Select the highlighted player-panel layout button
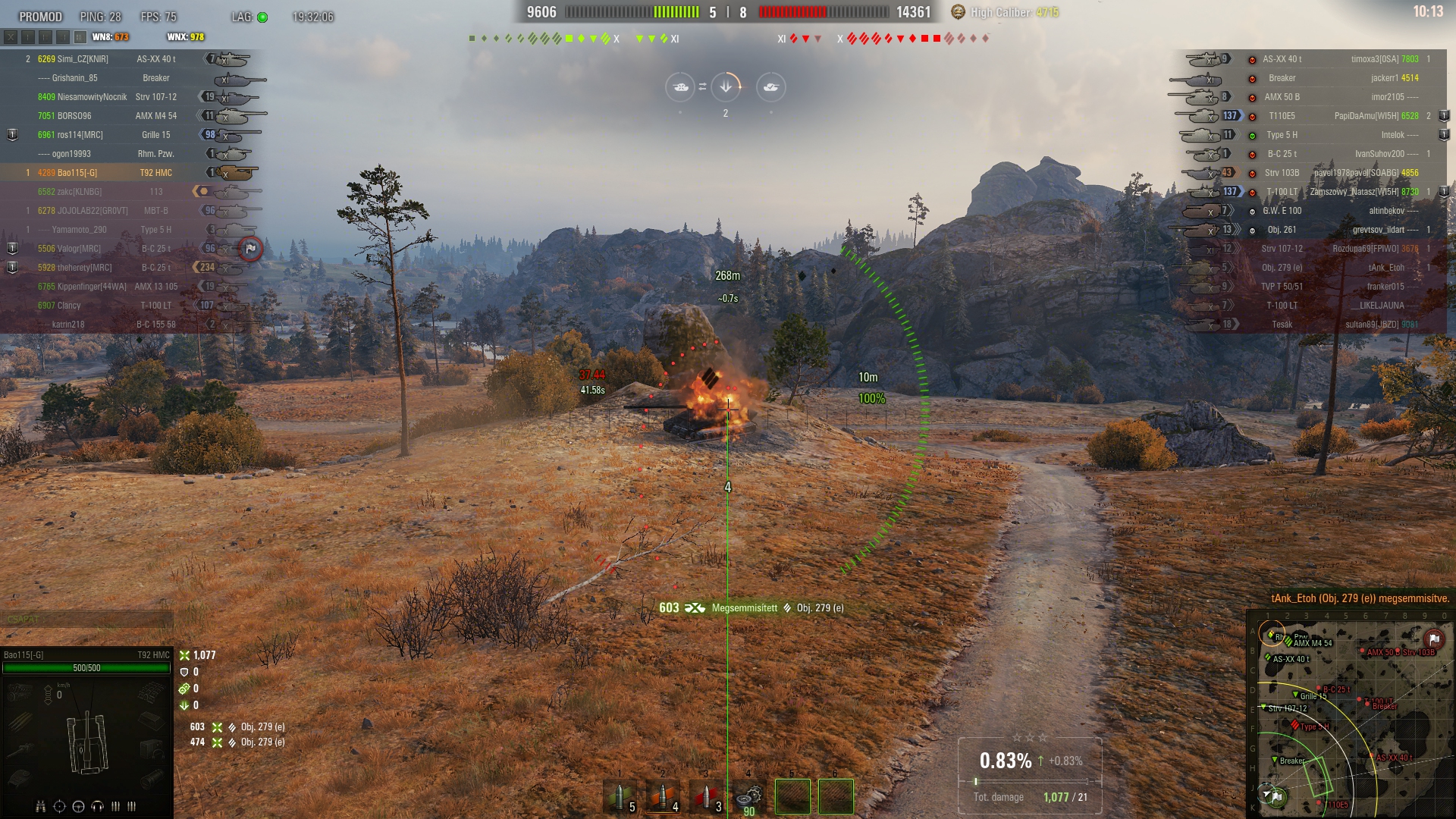The width and height of the screenshot is (1456, 819). point(80,36)
